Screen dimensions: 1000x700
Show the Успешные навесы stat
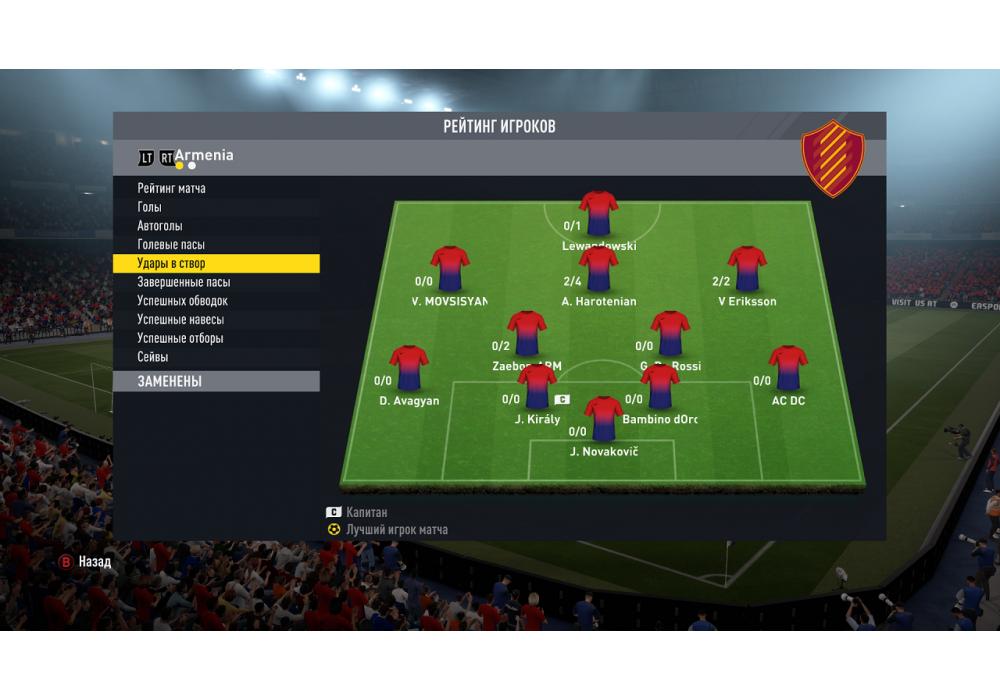coord(180,320)
